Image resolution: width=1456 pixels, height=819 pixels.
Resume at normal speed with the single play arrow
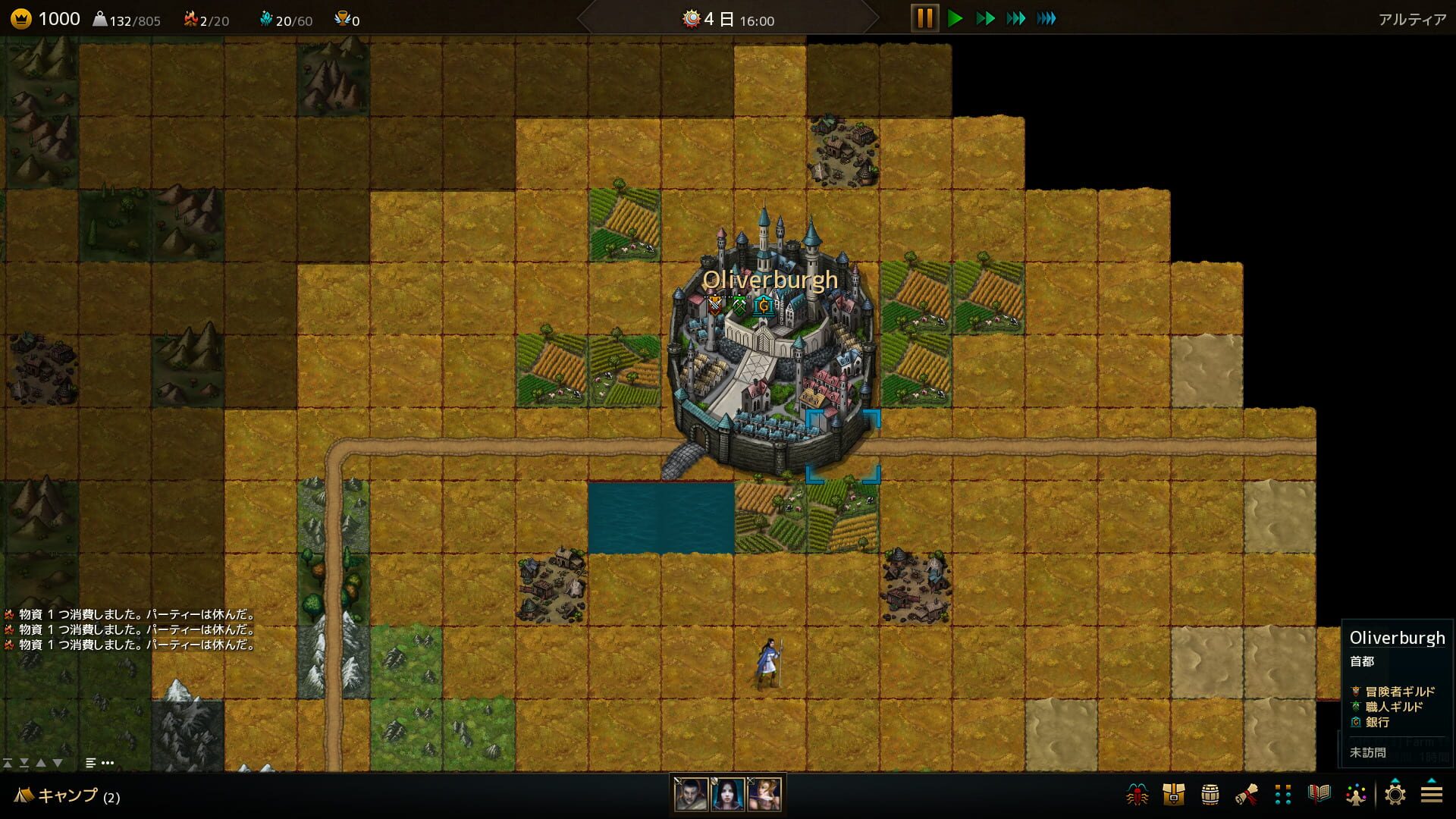(x=955, y=18)
